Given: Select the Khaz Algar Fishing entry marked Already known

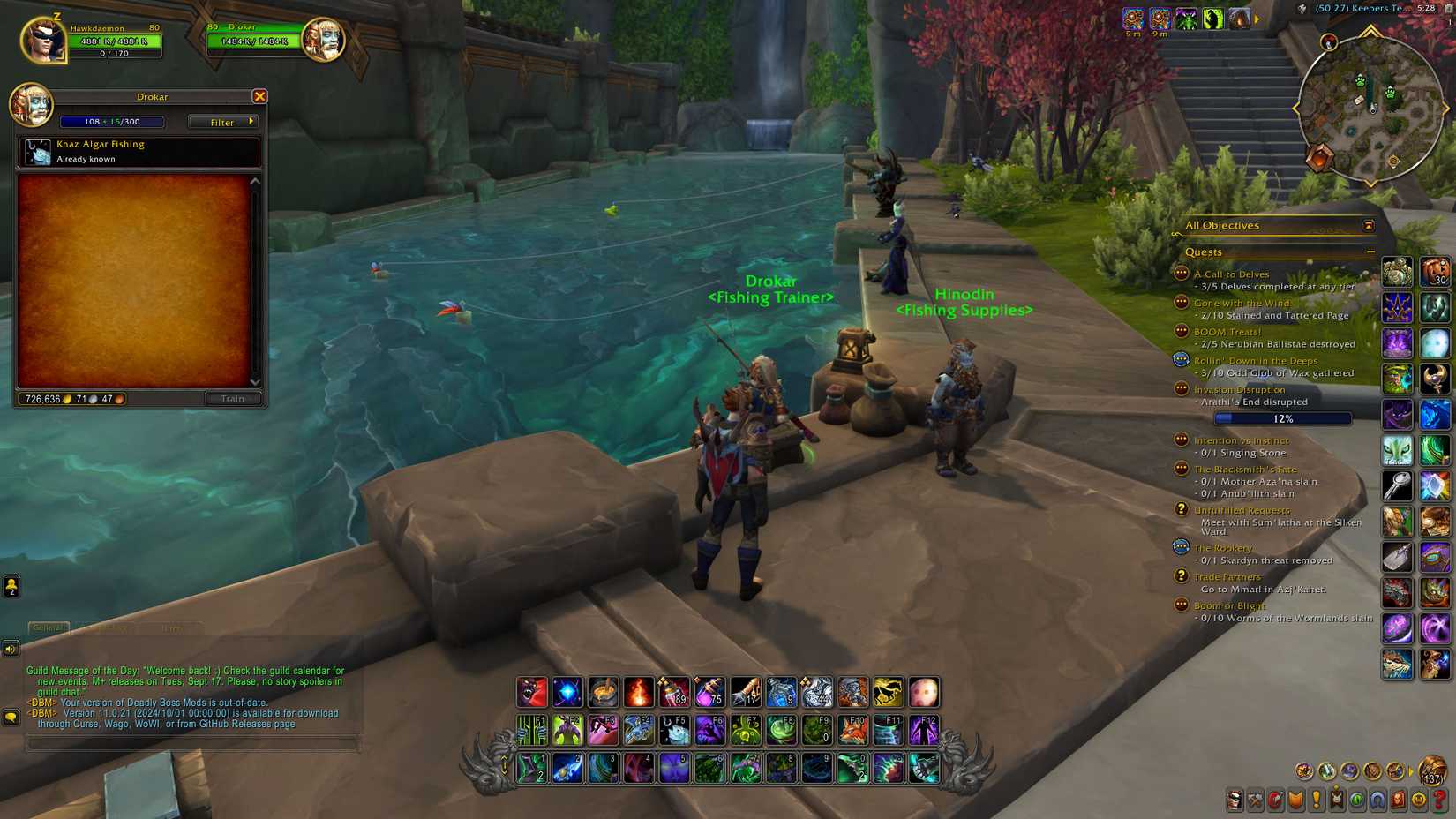Looking at the screenshot, I should click(137, 151).
